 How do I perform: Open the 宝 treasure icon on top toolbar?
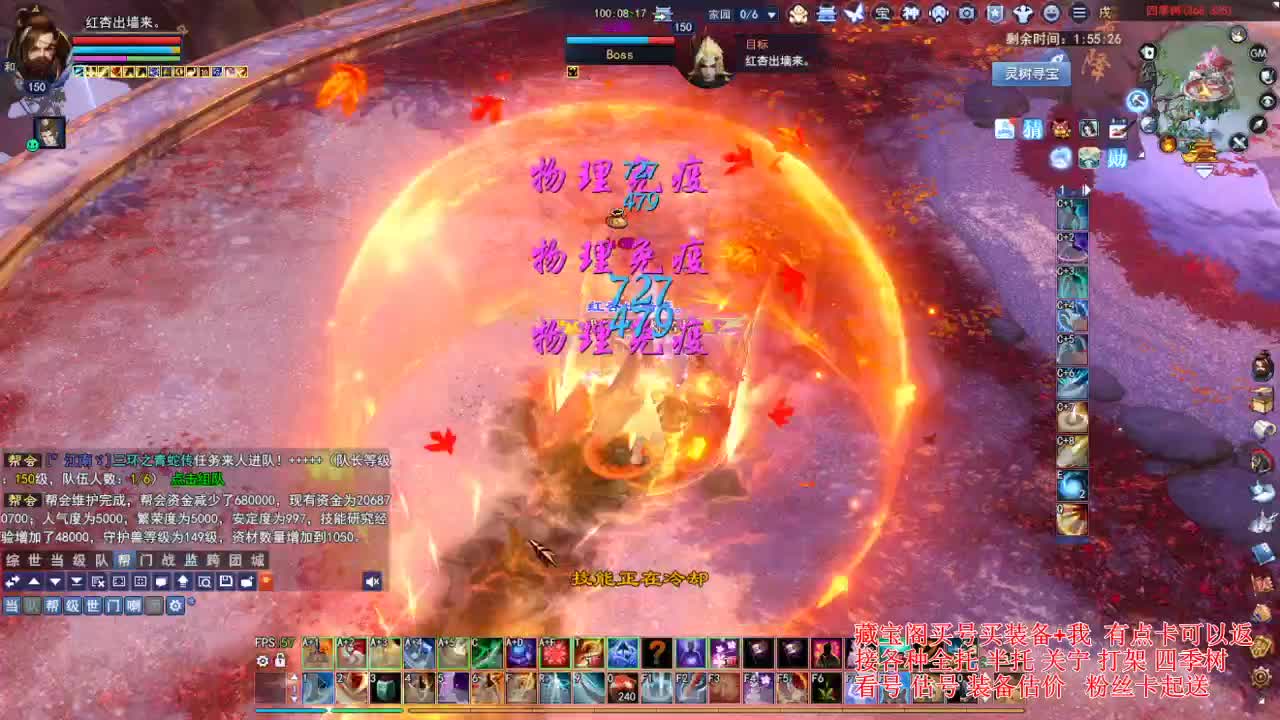[885, 13]
